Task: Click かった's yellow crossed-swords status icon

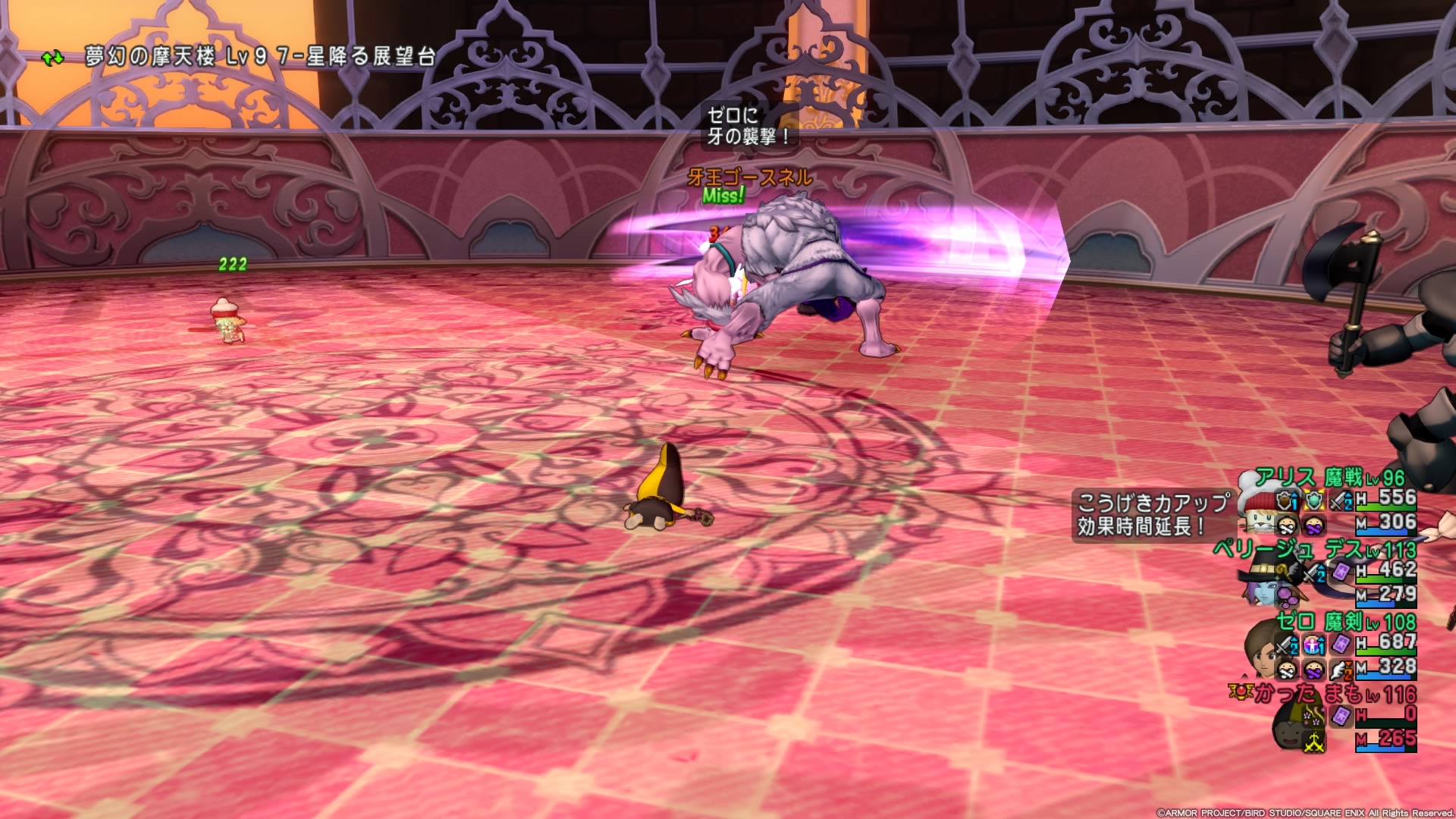Action: pyautogui.click(x=1313, y=741)
